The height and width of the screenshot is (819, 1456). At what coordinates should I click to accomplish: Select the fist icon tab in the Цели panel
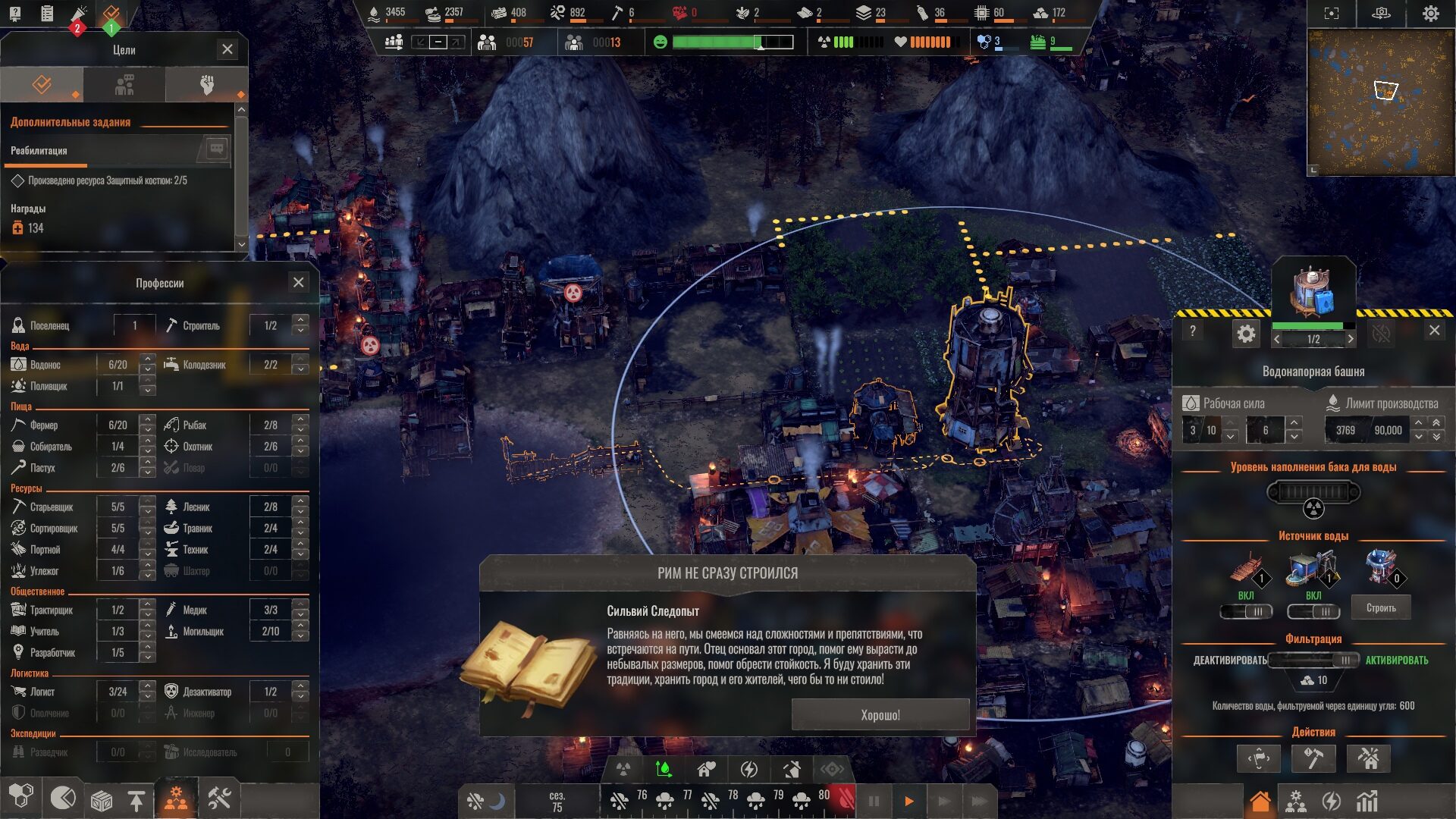(x=206, y=85)
